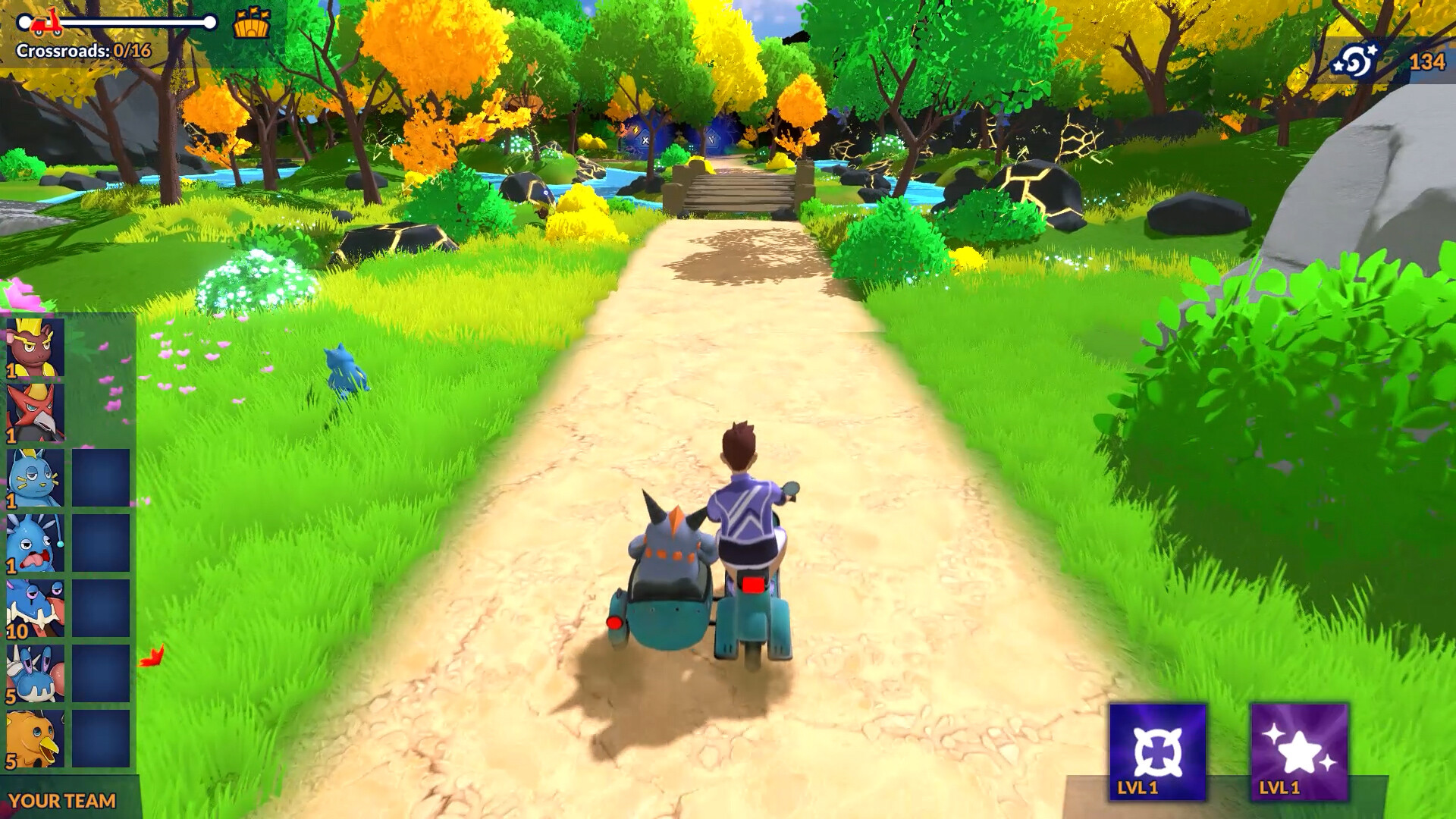Image resolution: width=1456 pixels, height=819 pixels.
Task: Click the Crossroads 0/16 counter label
Action: [83, 49]
